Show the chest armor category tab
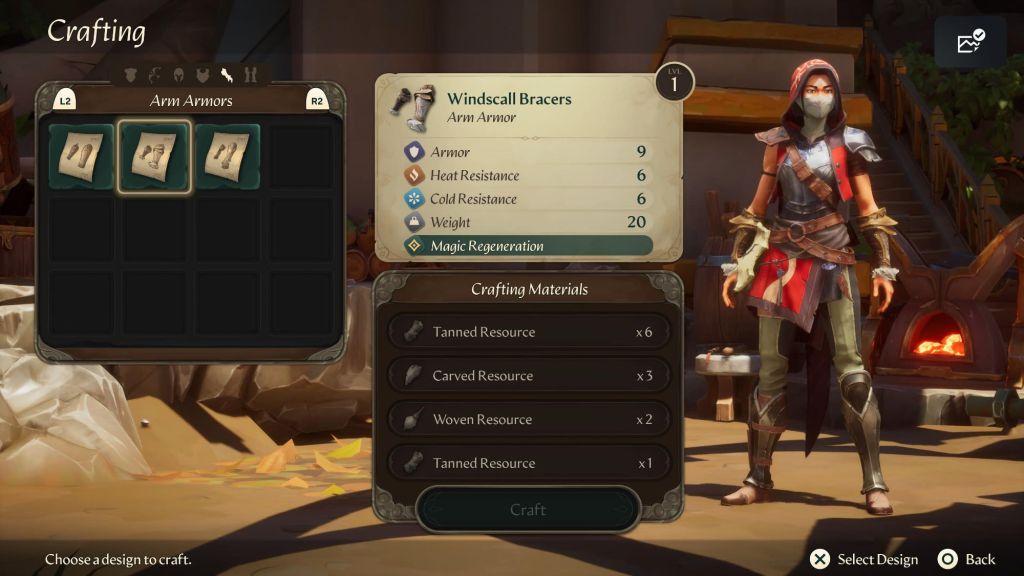Viewport: 1024px width, 576px height. 202,74
